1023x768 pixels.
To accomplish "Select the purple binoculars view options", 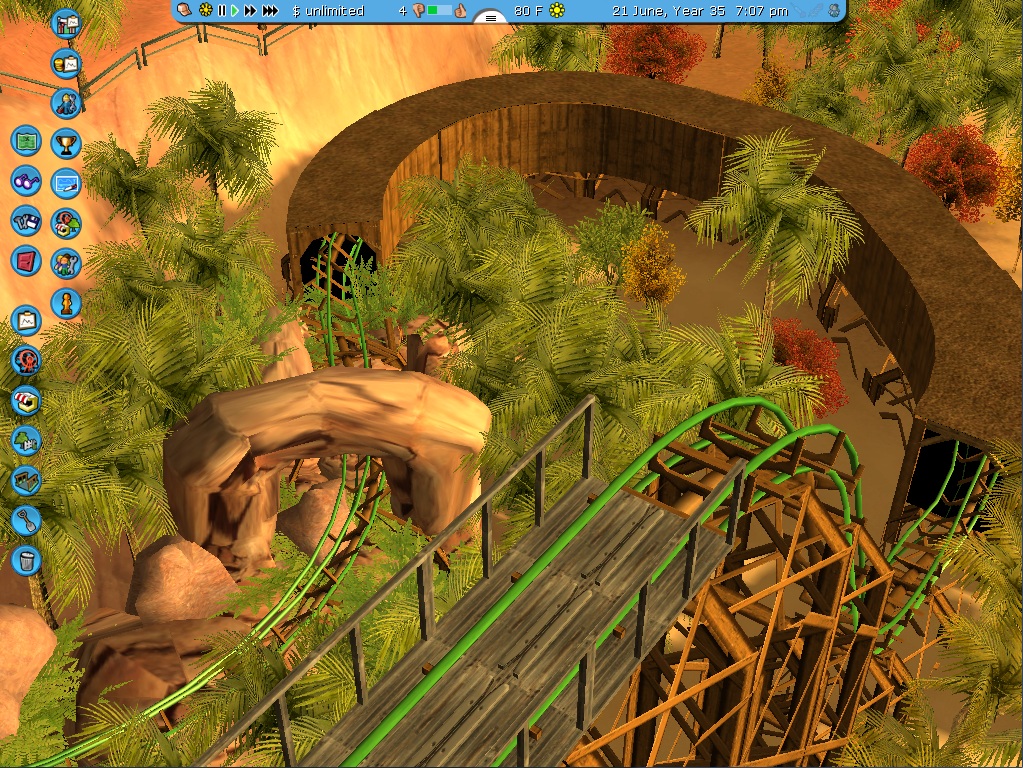I will click(x=26, y=181).
